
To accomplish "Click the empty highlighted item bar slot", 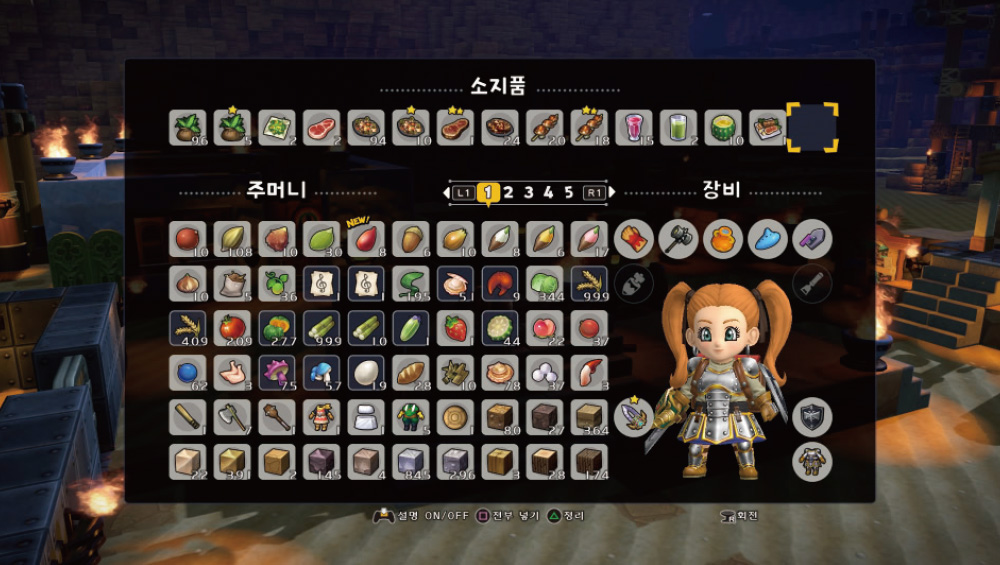I will tap(811, 128).
